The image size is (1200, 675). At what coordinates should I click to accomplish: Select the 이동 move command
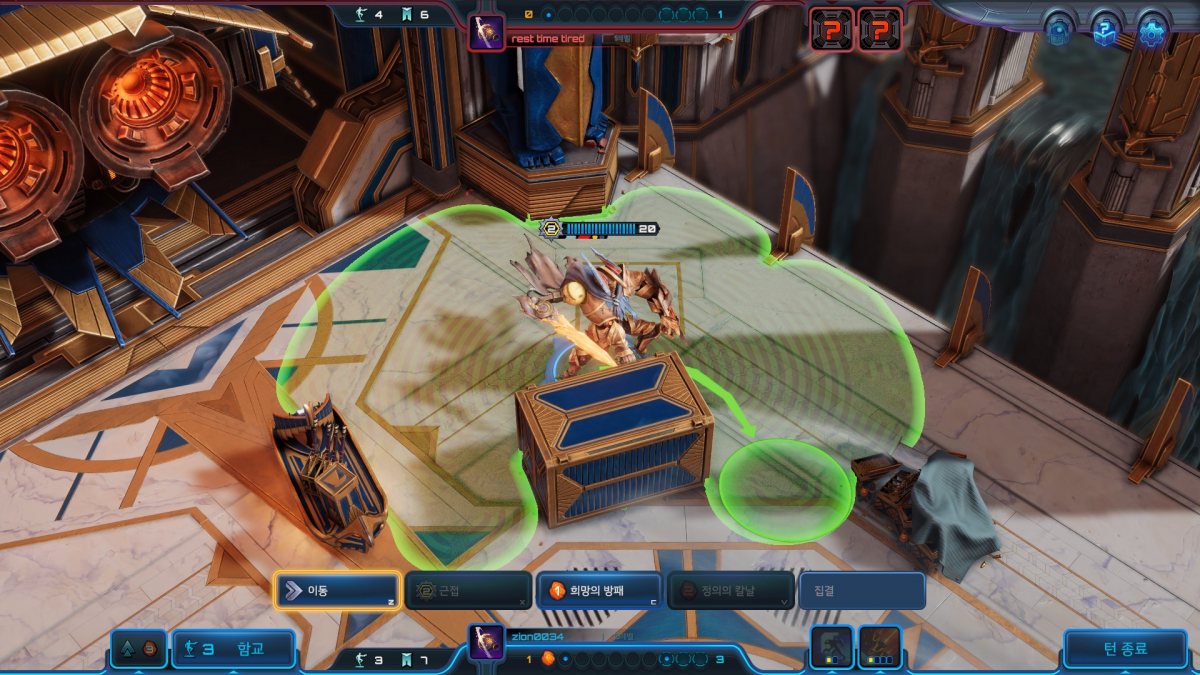(337, 591)
